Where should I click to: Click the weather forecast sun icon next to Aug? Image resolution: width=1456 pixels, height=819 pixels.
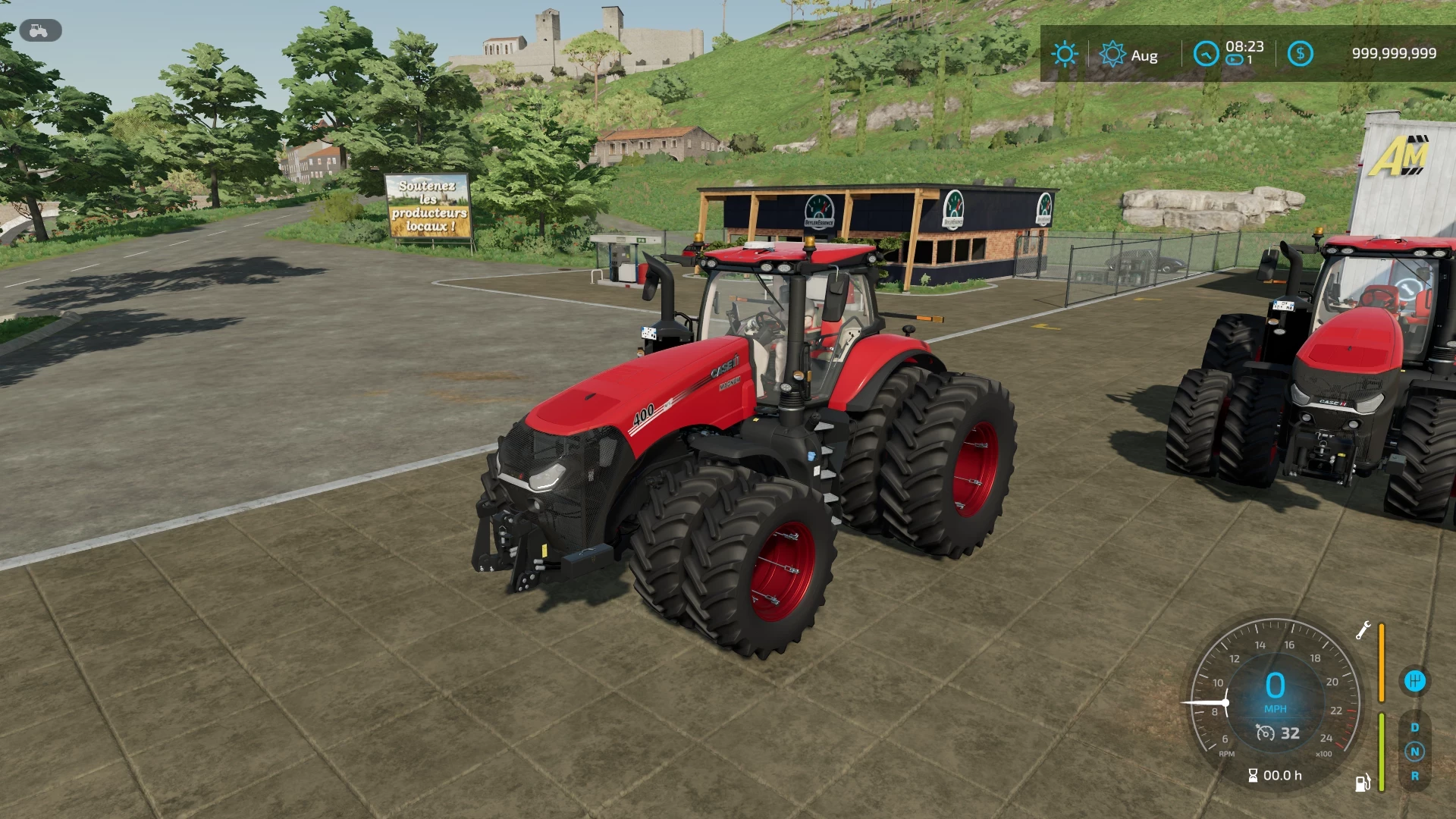click(1112, 54)
